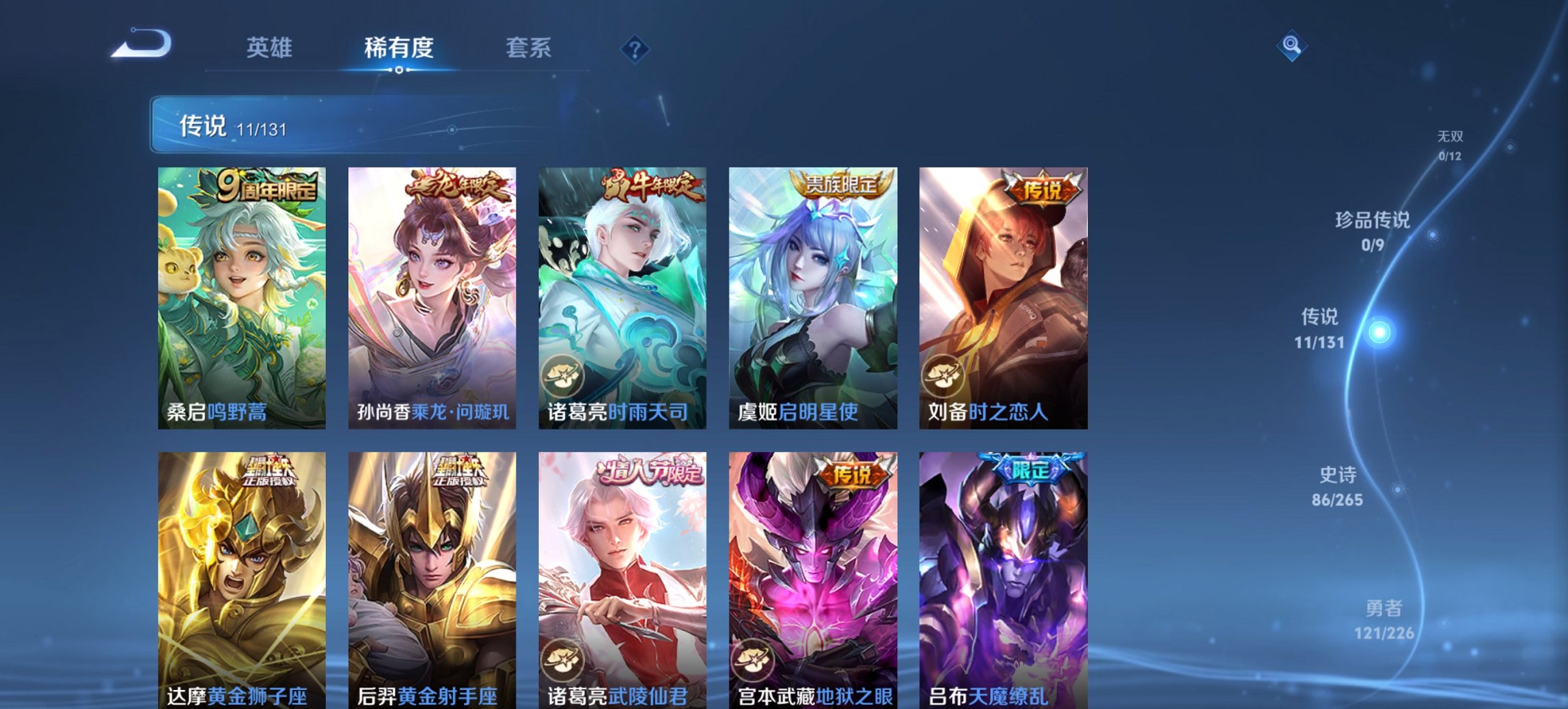Click the lotus badge on 刘备时之恋人 card
The height and width of the screenshot is (709, 1568).
click(x=943, y=375)
